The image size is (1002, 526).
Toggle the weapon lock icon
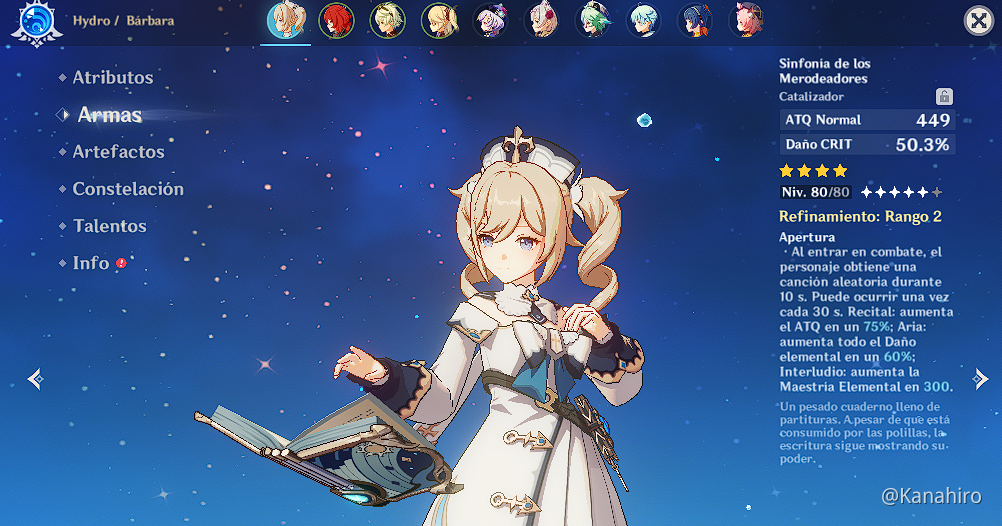click(x=943, y=97)
